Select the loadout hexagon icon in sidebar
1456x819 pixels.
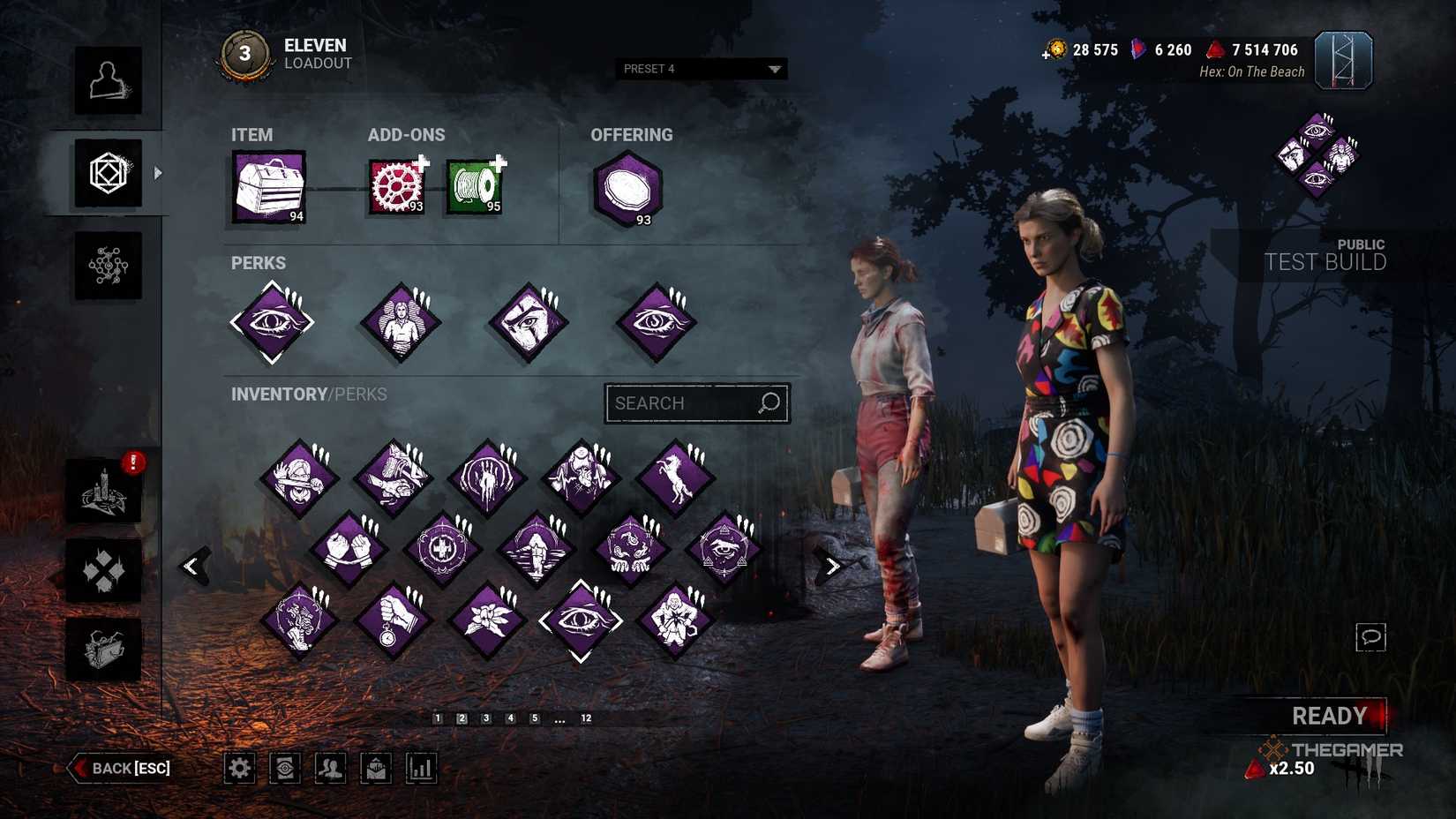click(108, 173)
